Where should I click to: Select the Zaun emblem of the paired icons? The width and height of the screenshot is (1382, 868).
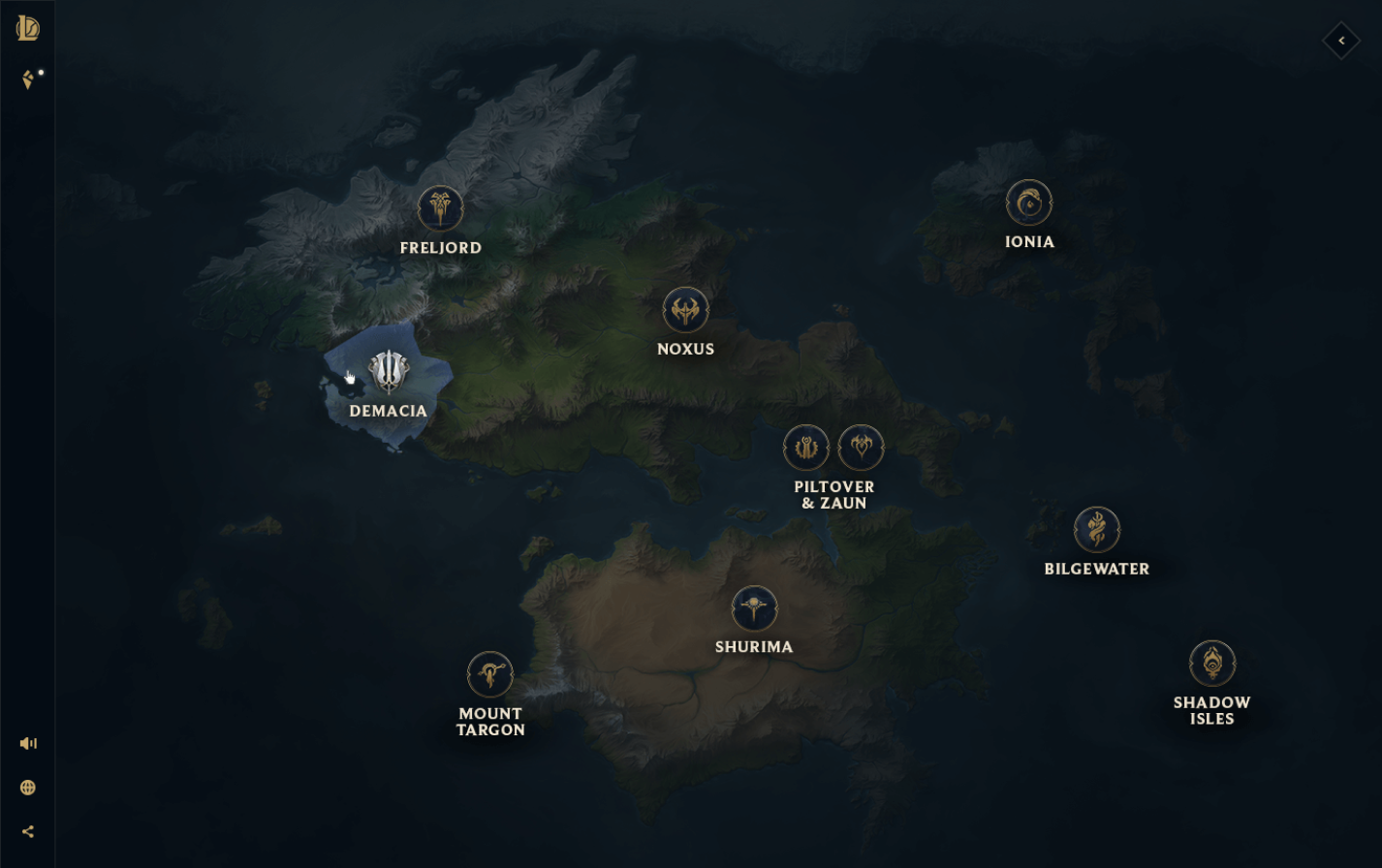click(x=861, y=447)
